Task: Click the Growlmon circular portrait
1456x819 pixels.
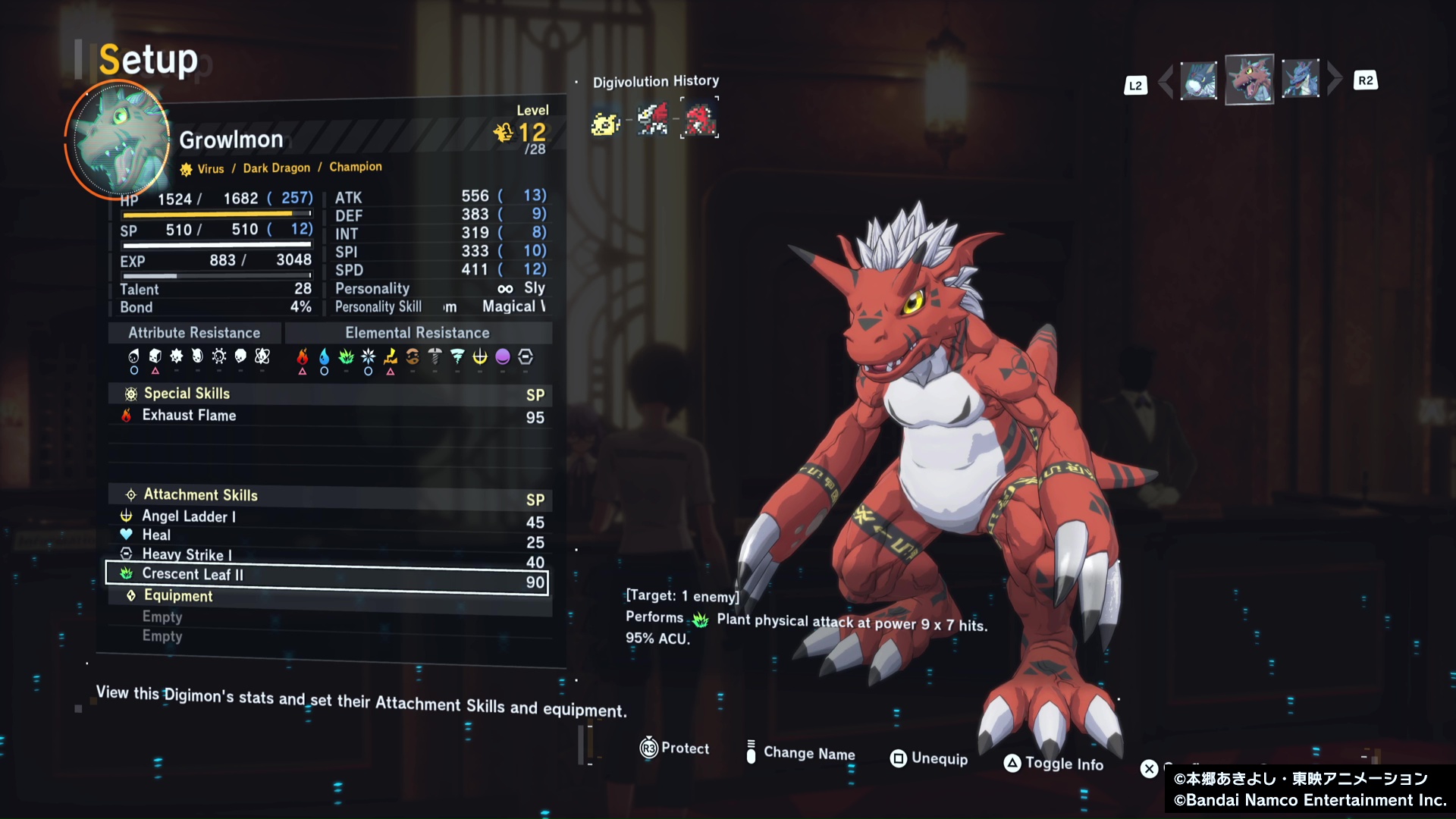Action: (118, 140)
